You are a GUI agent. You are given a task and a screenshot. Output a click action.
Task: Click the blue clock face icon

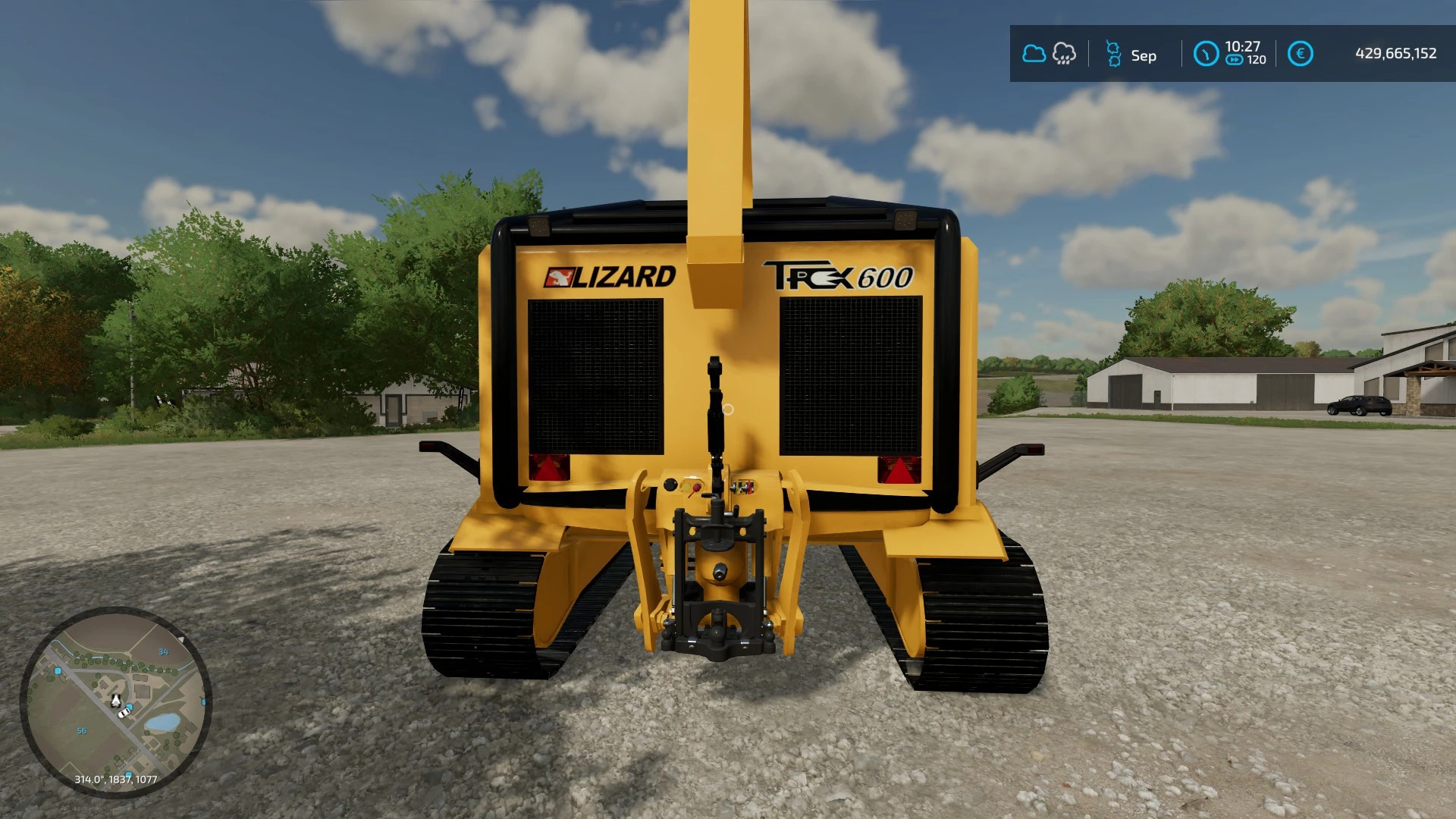pyautogui.click(x=1207, y=53)
